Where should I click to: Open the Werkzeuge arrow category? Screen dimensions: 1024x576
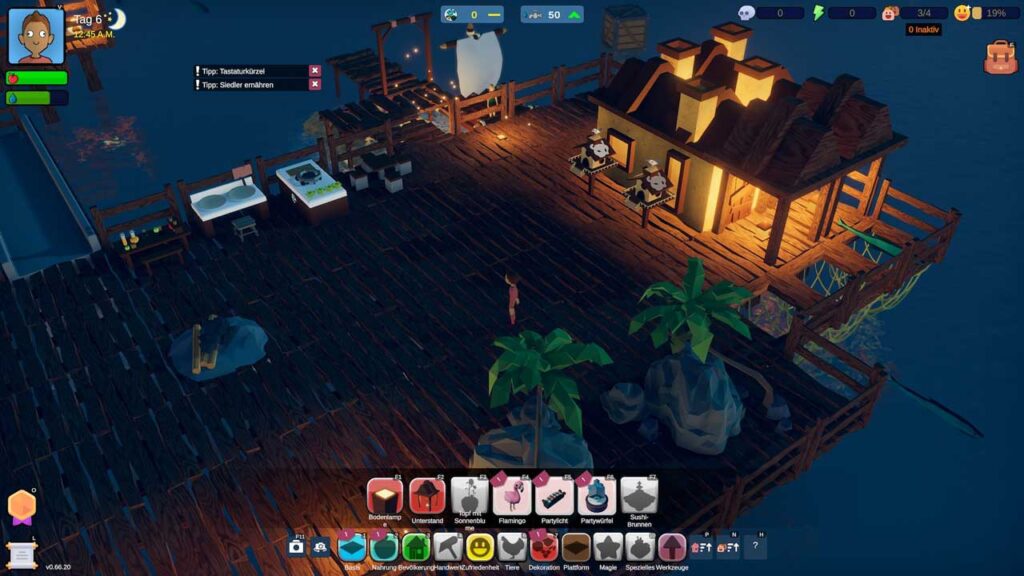pyautogui.click(x=672, y=547)
